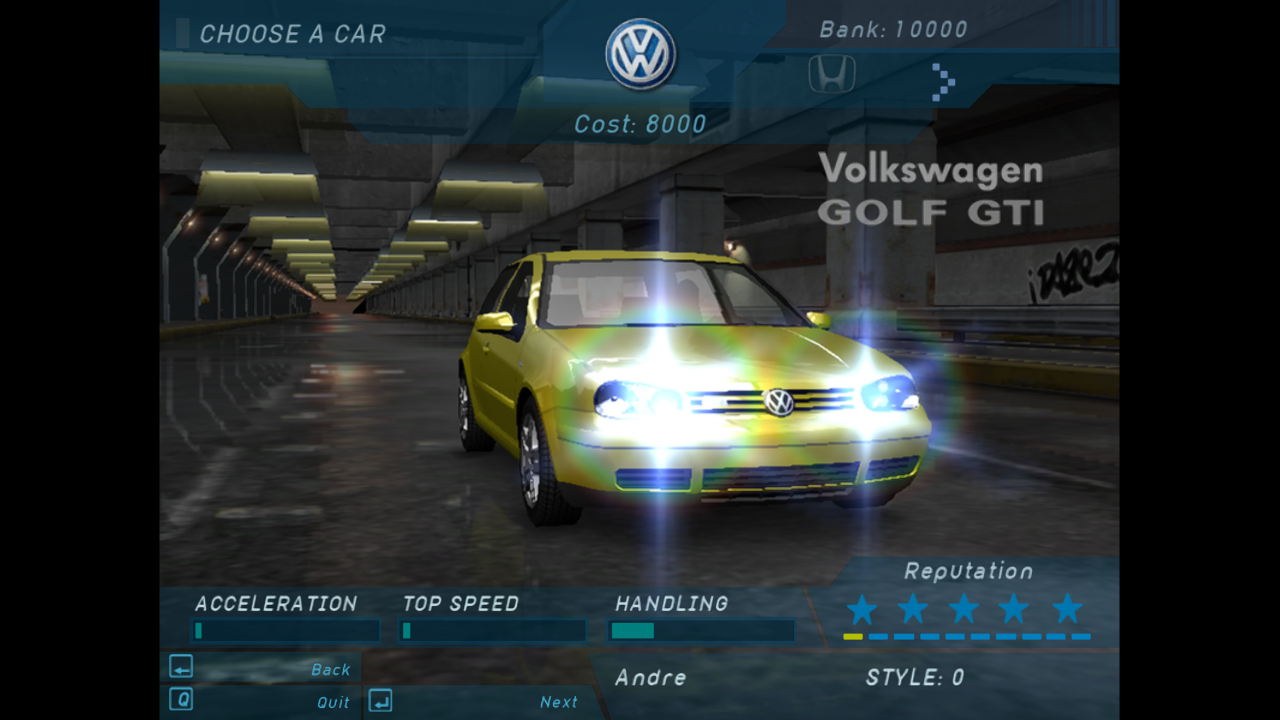Click the Q quit key icon
This screenshot has width=1280, height=720.
click(x=180, y=700)
